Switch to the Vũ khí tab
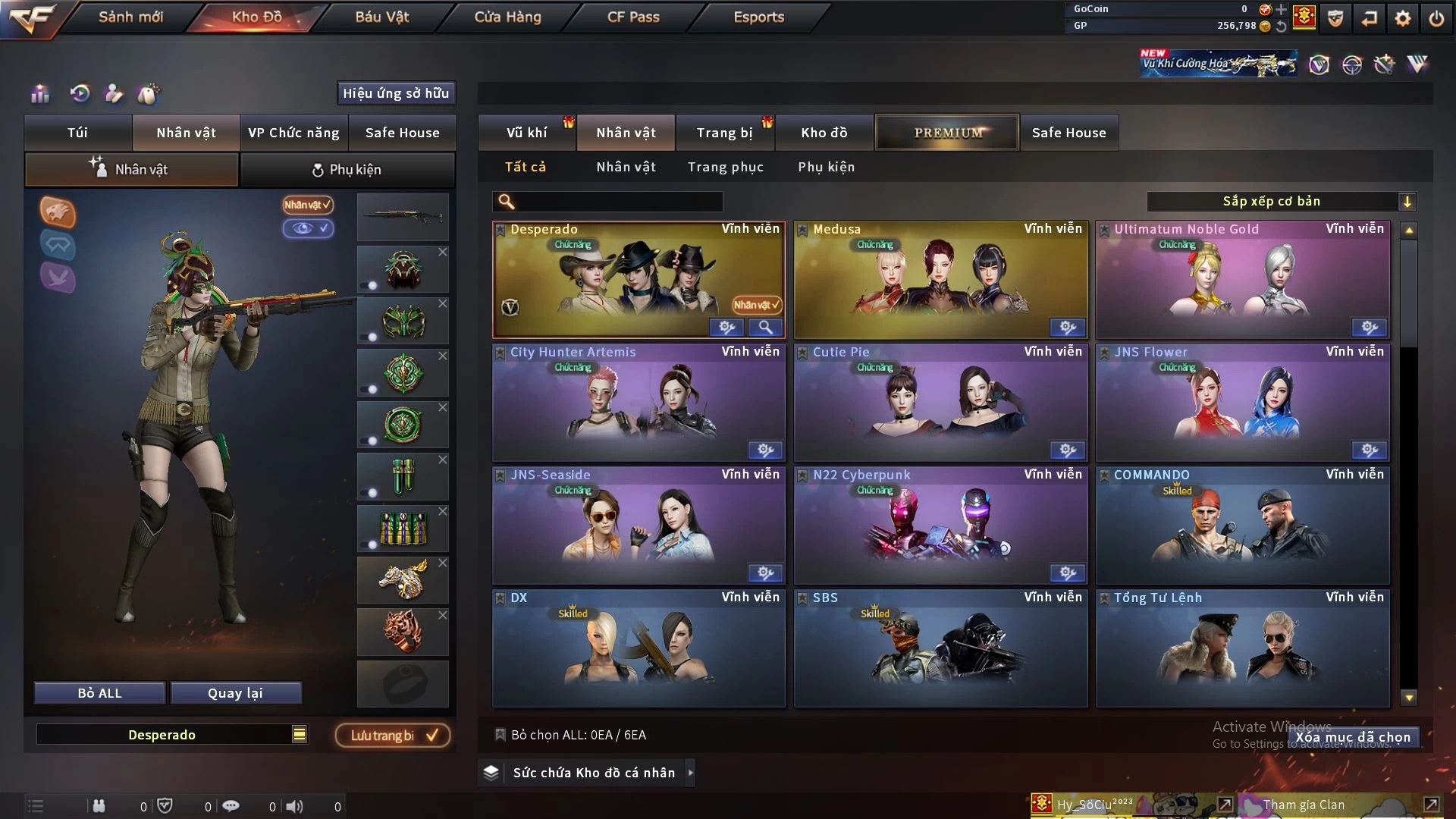 click(526, 133)
